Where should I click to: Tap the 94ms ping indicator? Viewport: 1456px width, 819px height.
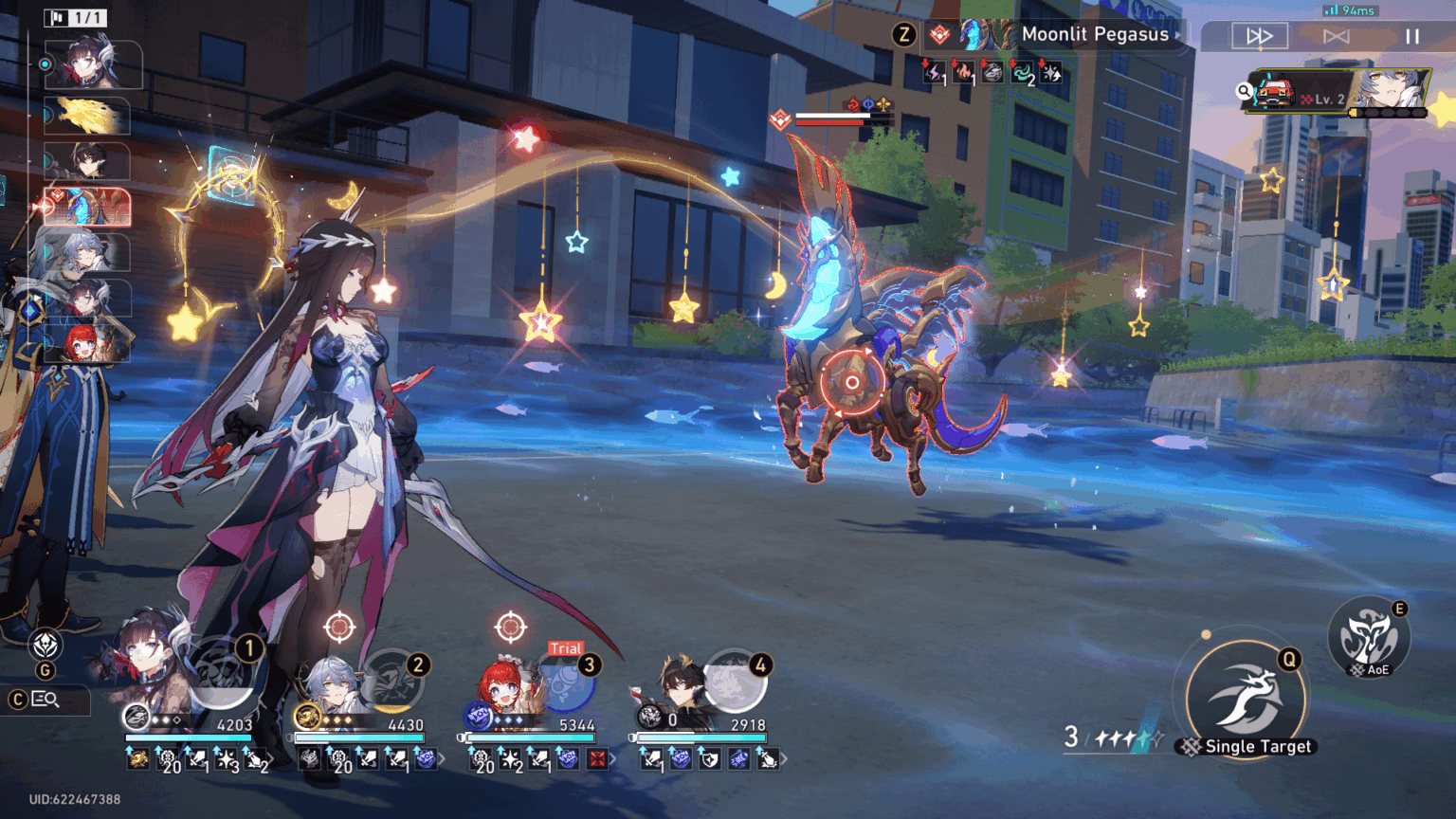pyautogui.click(x=1351, y=9)
